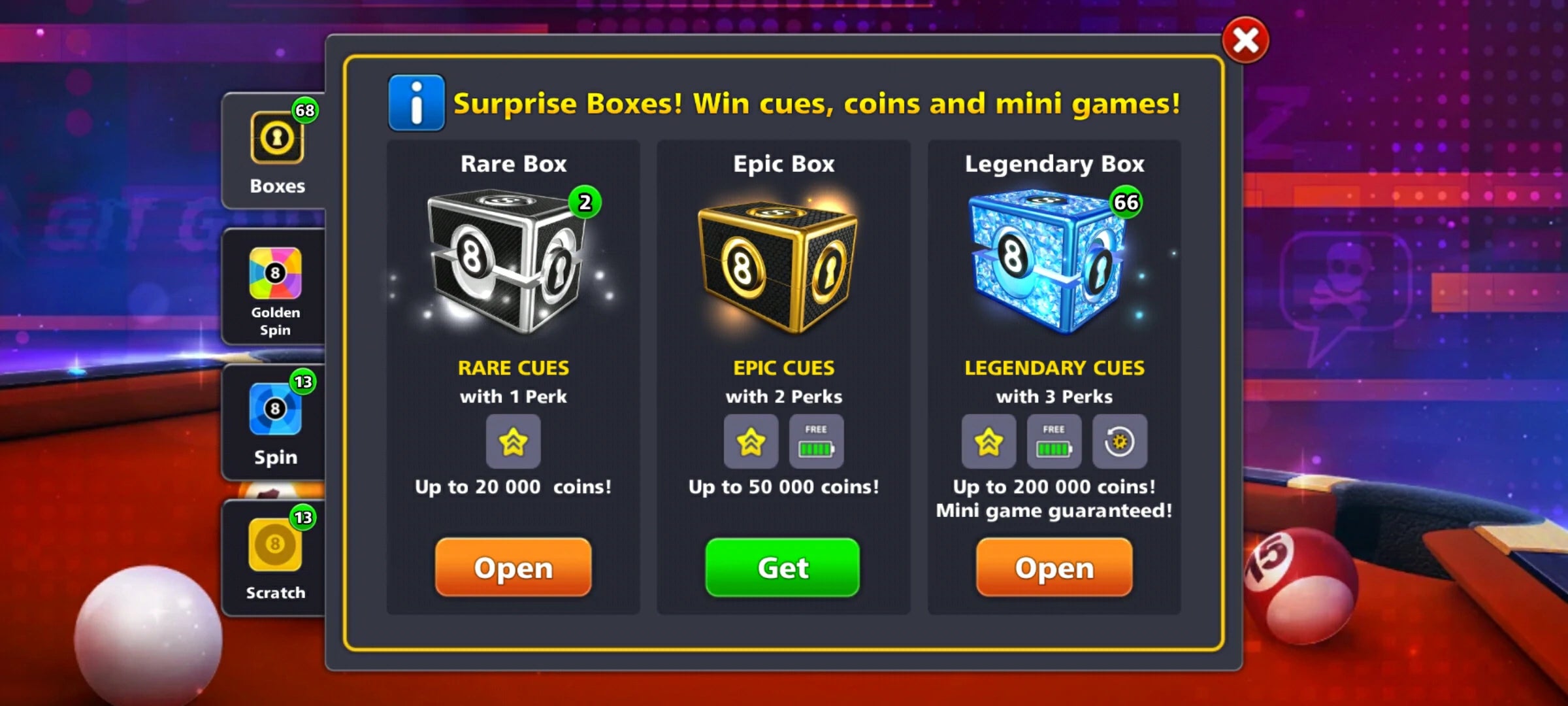Click the info icon next to Surprise Boxes
Viewport: 1568px width, 706px height.
[x=416, y=103]
